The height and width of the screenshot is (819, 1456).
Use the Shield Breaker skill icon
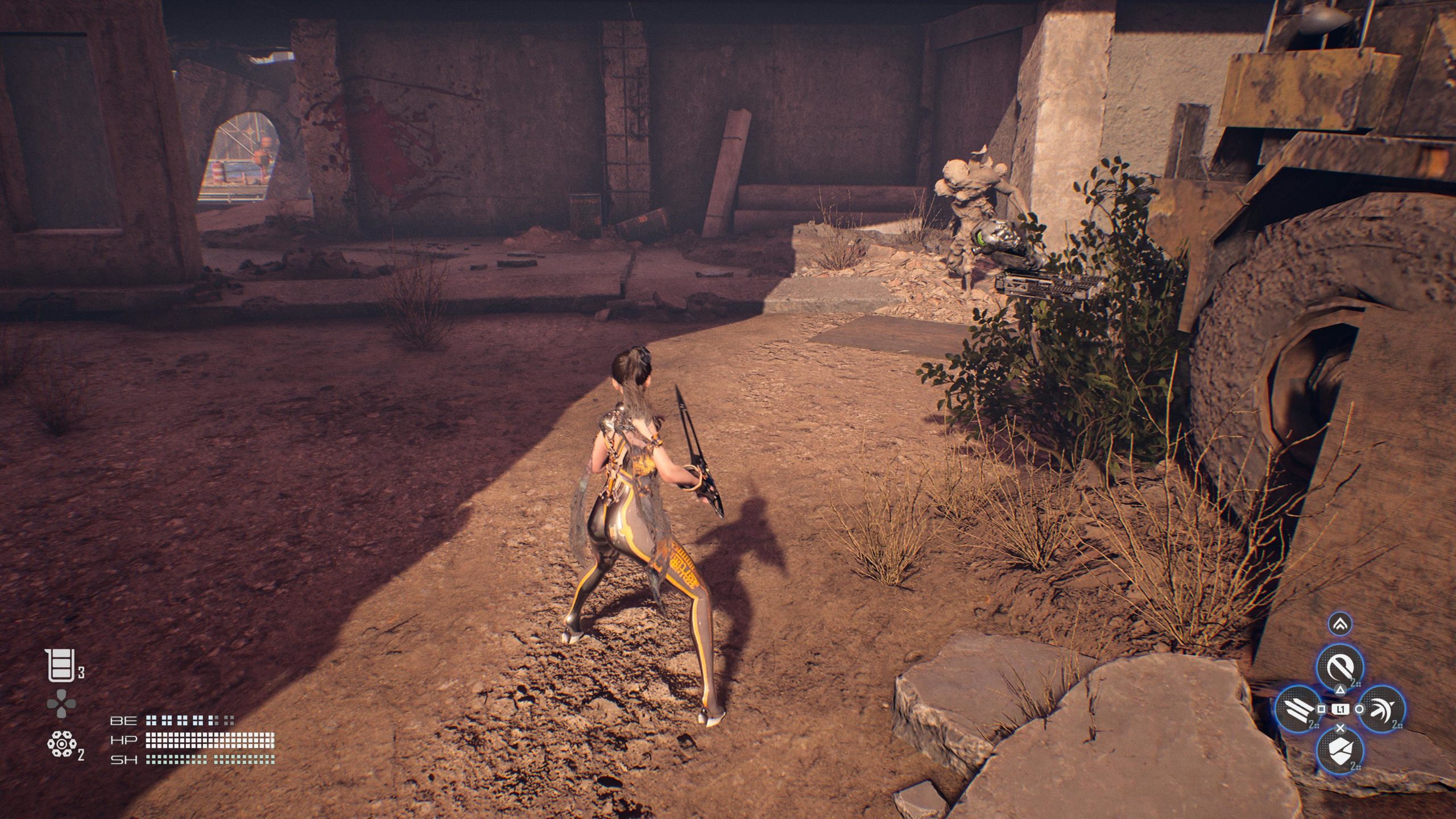point(1339,750)
